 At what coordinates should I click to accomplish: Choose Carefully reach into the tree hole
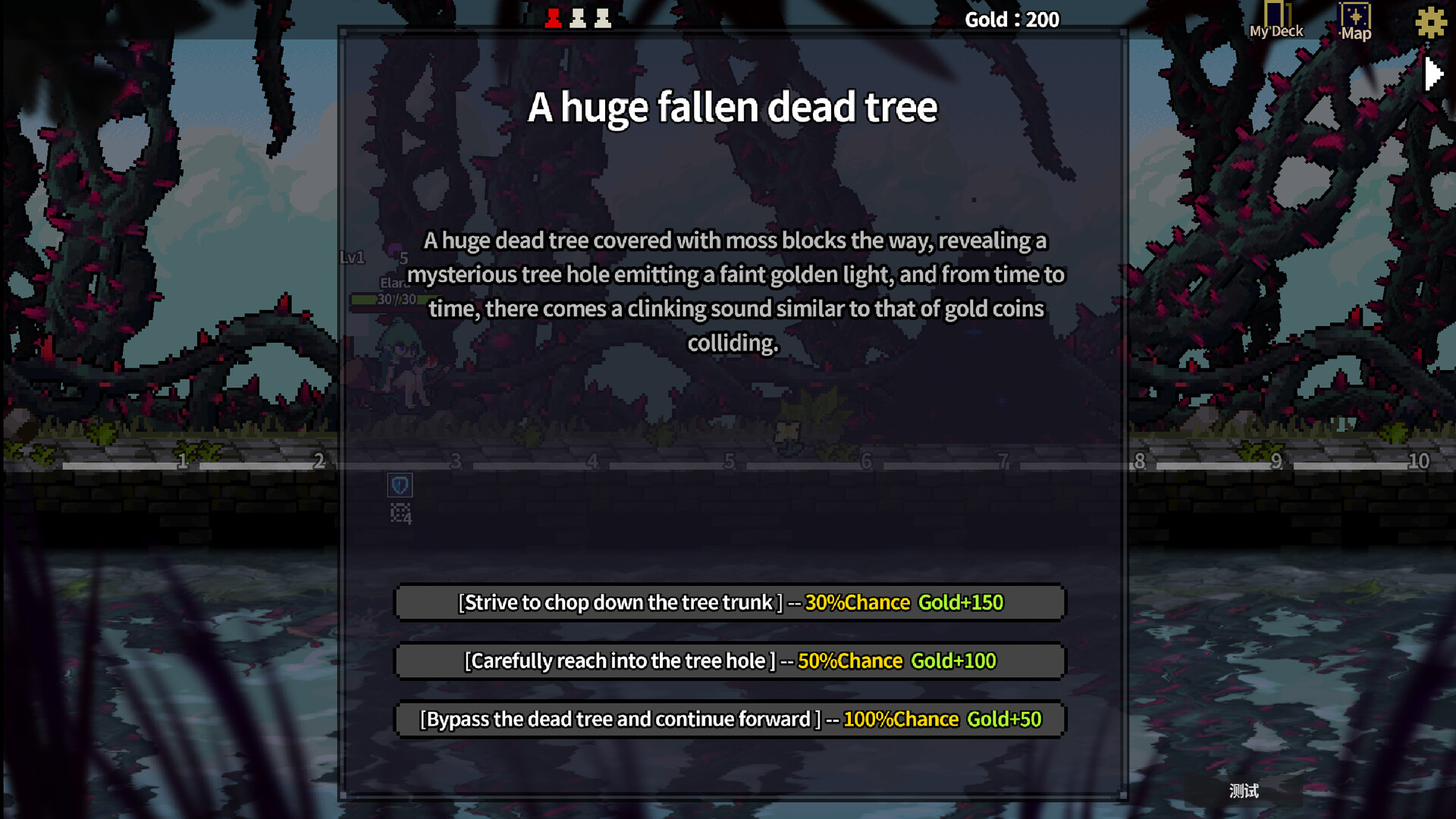pyautogui.click(x=730, y=661)
